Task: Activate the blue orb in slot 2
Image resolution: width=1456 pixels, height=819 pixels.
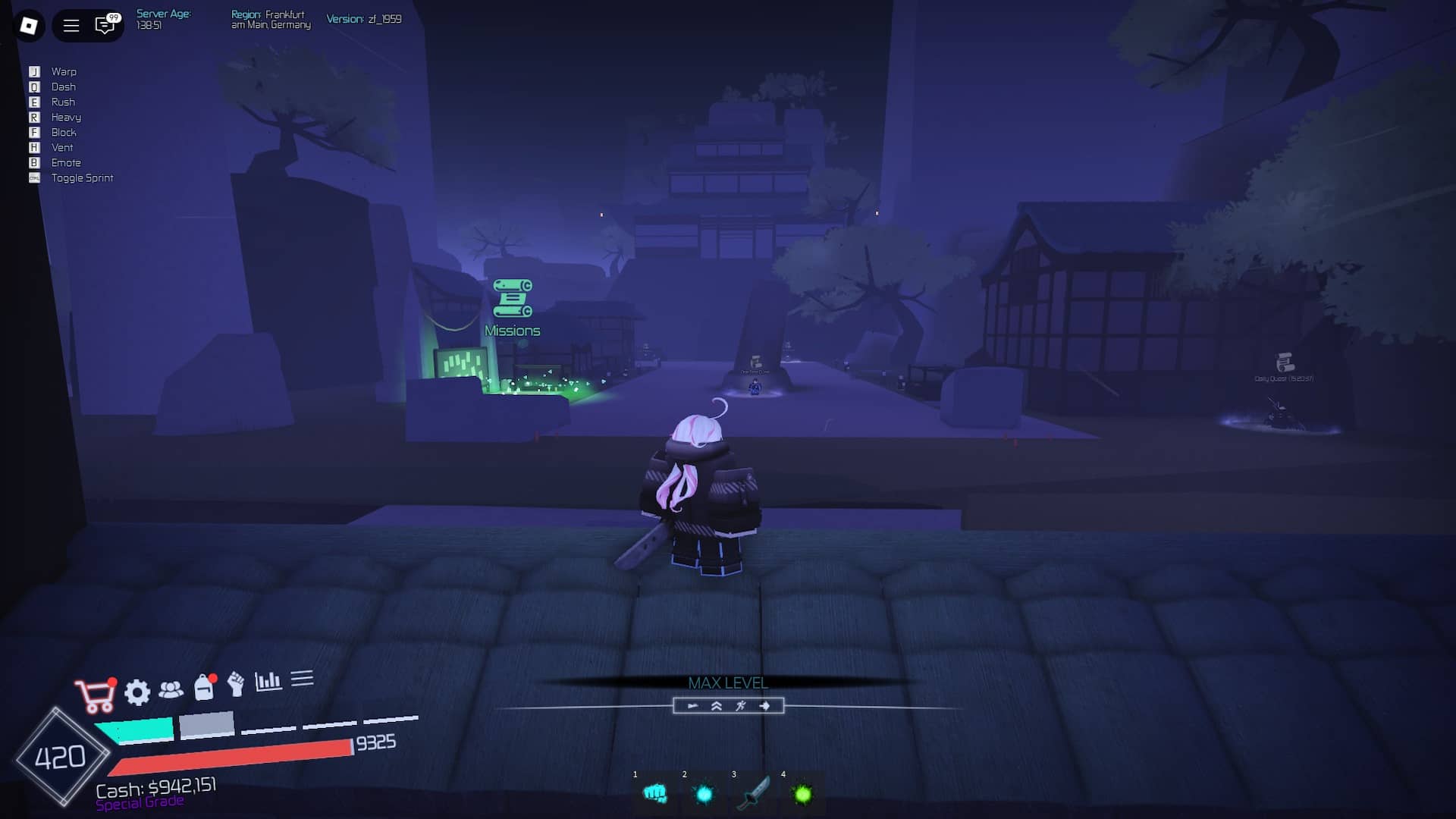Action: (704, 794)
